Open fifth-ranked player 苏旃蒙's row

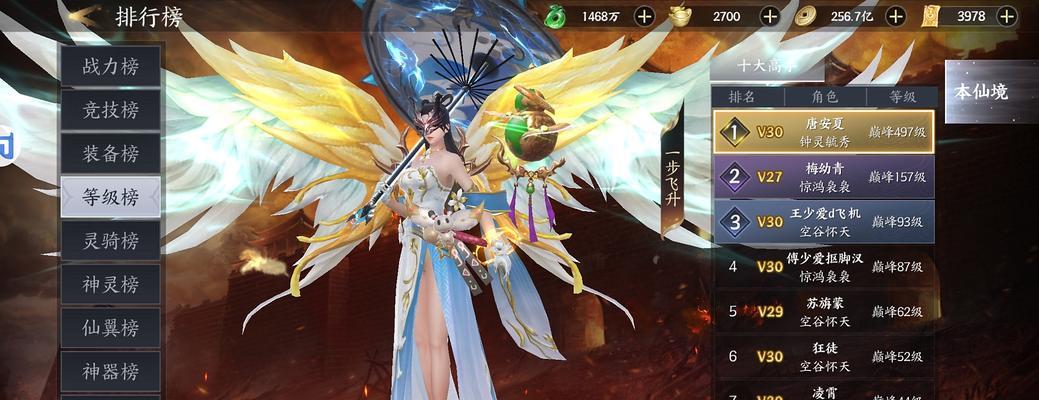coord(824,311)
